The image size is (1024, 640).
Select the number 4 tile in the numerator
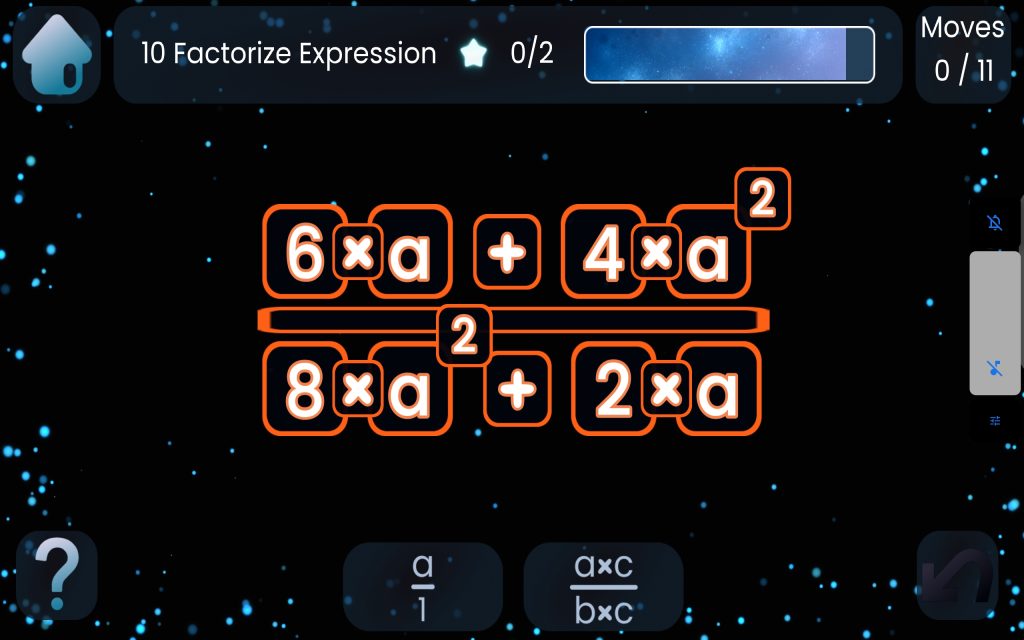click(x=603, y=252)
